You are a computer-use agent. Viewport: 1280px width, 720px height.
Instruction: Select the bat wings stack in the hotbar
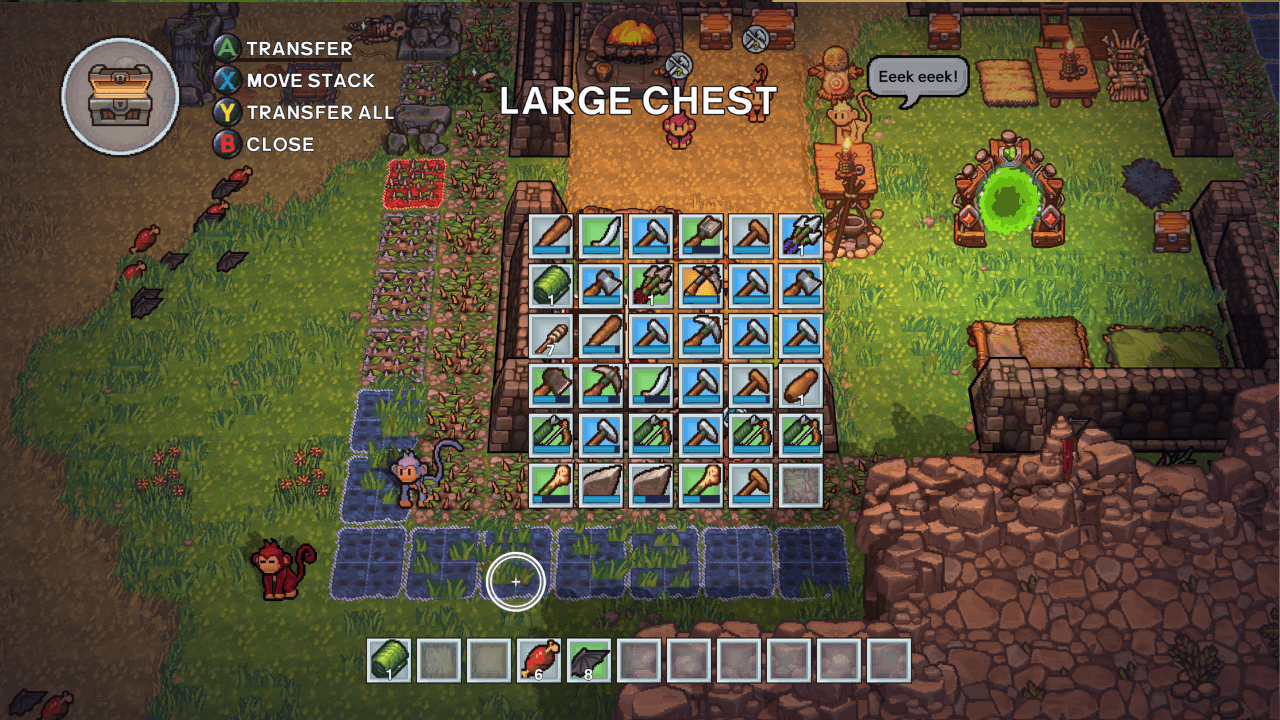[x=588, y=660]
